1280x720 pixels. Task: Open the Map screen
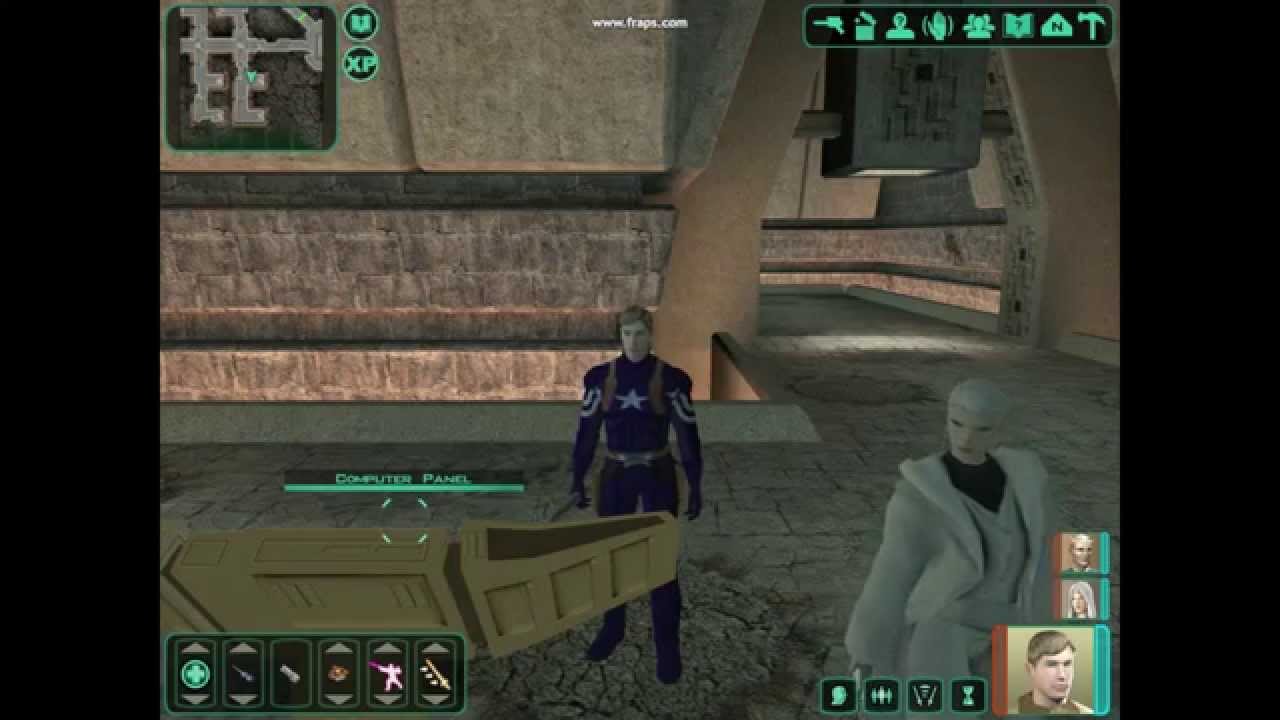tap(1056, 27)
